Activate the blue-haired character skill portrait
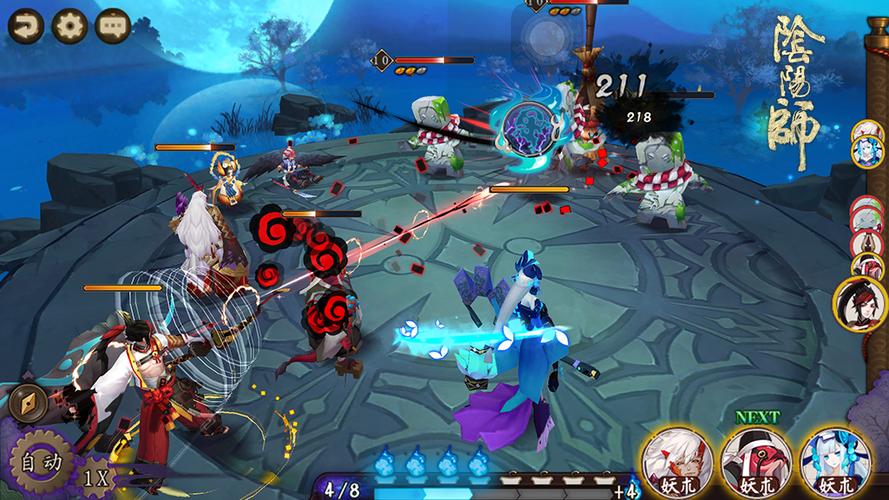The height and width of the screenshot is (500, 889). (830, 460)
